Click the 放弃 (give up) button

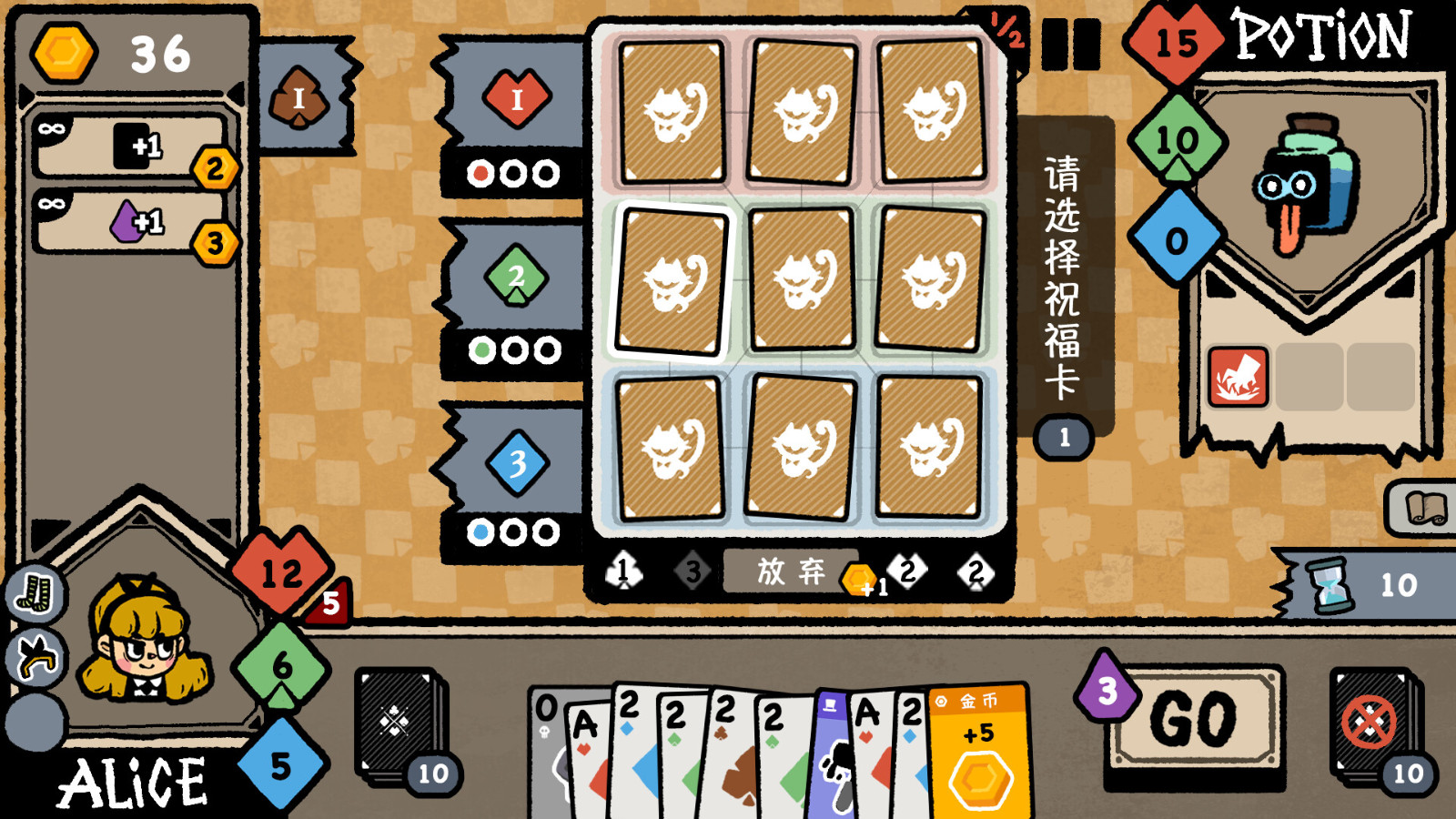coord(790,573)
